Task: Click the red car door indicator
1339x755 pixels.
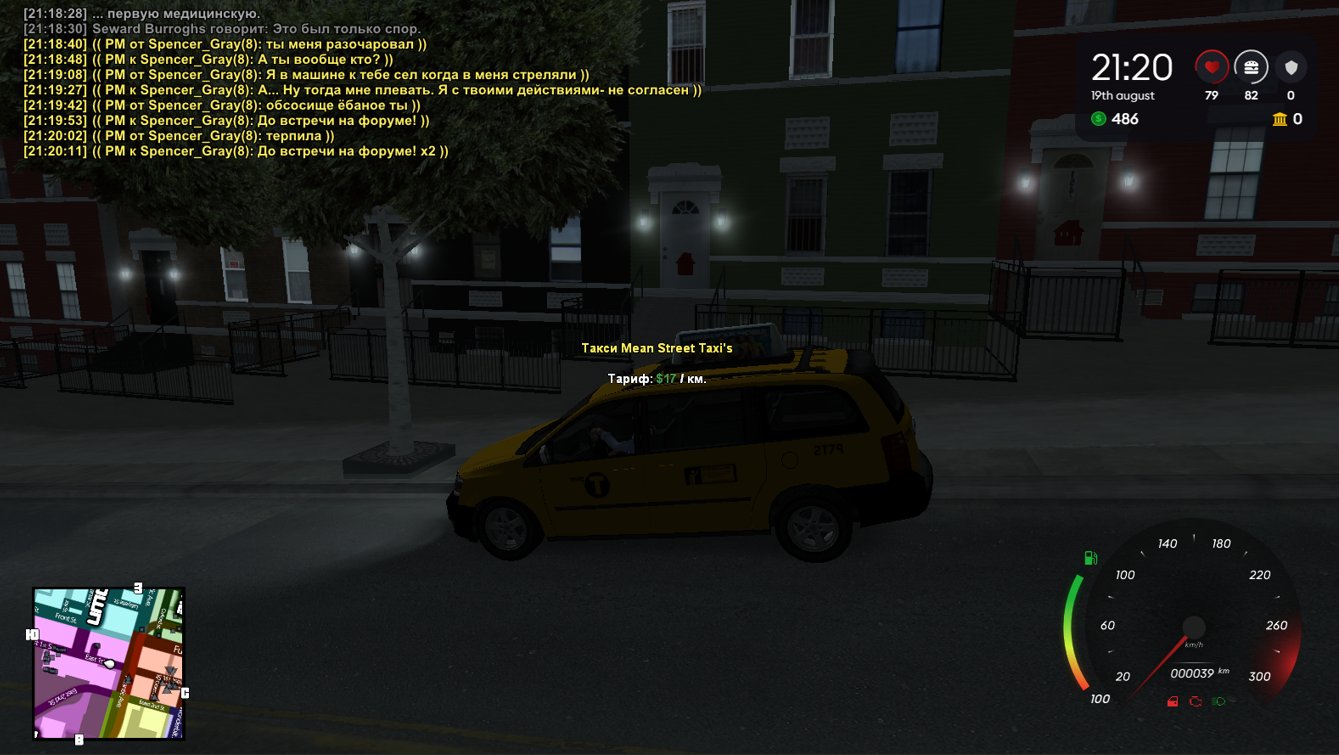Action: tap(1173, 702)
